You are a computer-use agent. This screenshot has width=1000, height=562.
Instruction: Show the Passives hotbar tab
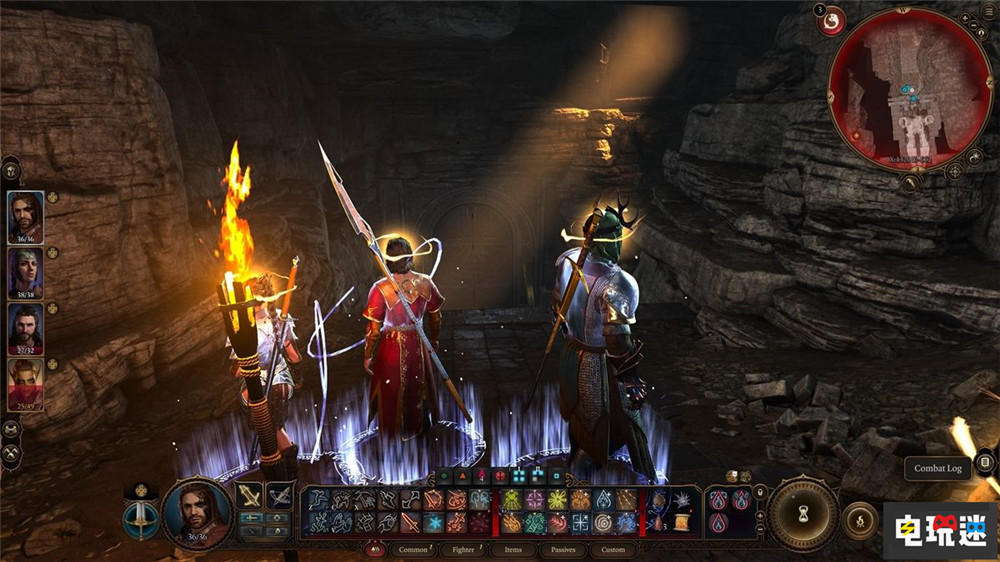point(563,549)
